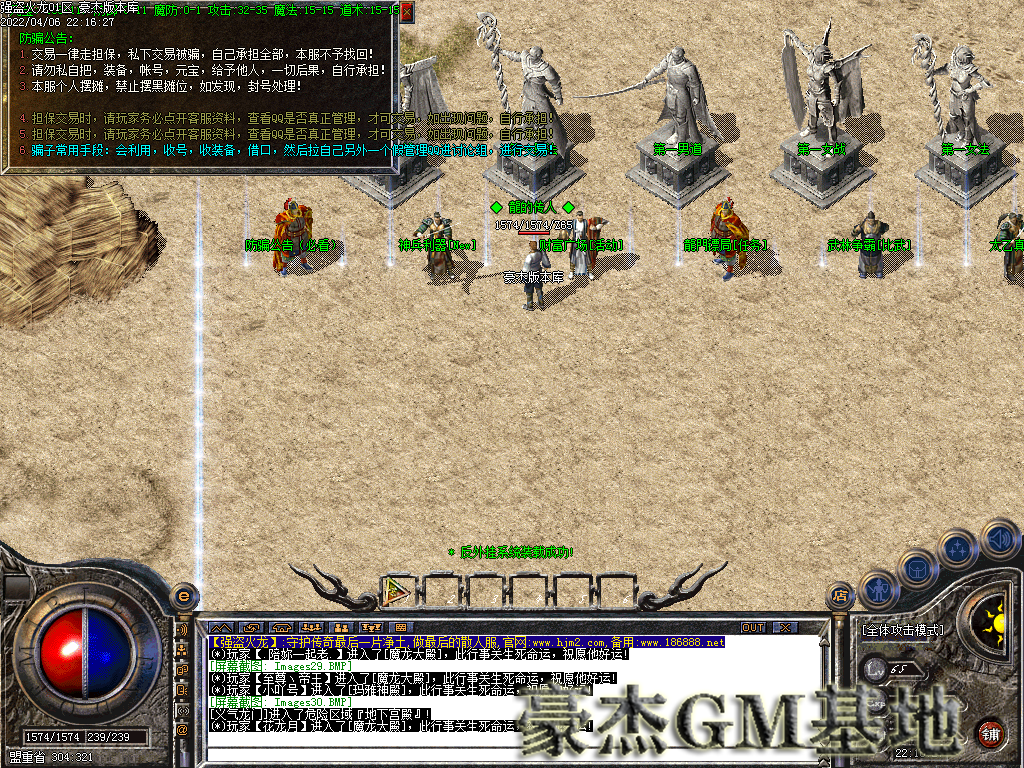Click the orange 'e' round button

click(x=183, y=596)
